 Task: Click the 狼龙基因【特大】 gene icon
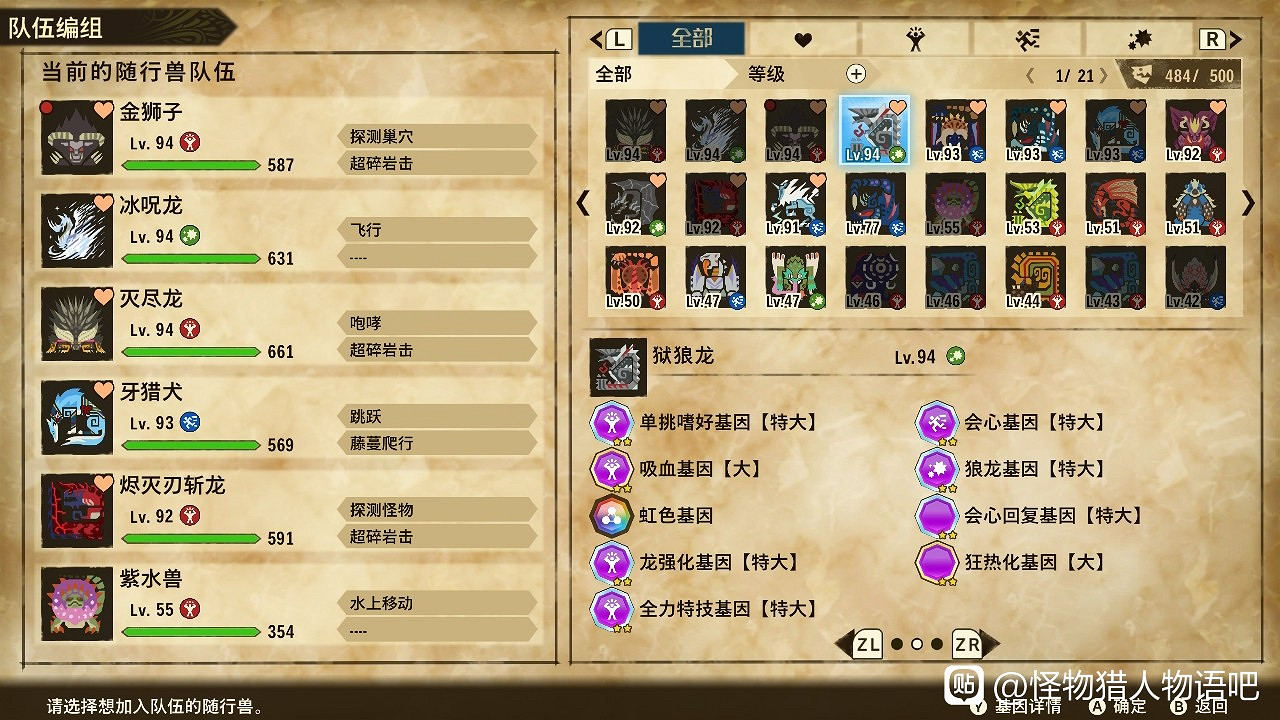pyautogui.click(x=937, y=470)
